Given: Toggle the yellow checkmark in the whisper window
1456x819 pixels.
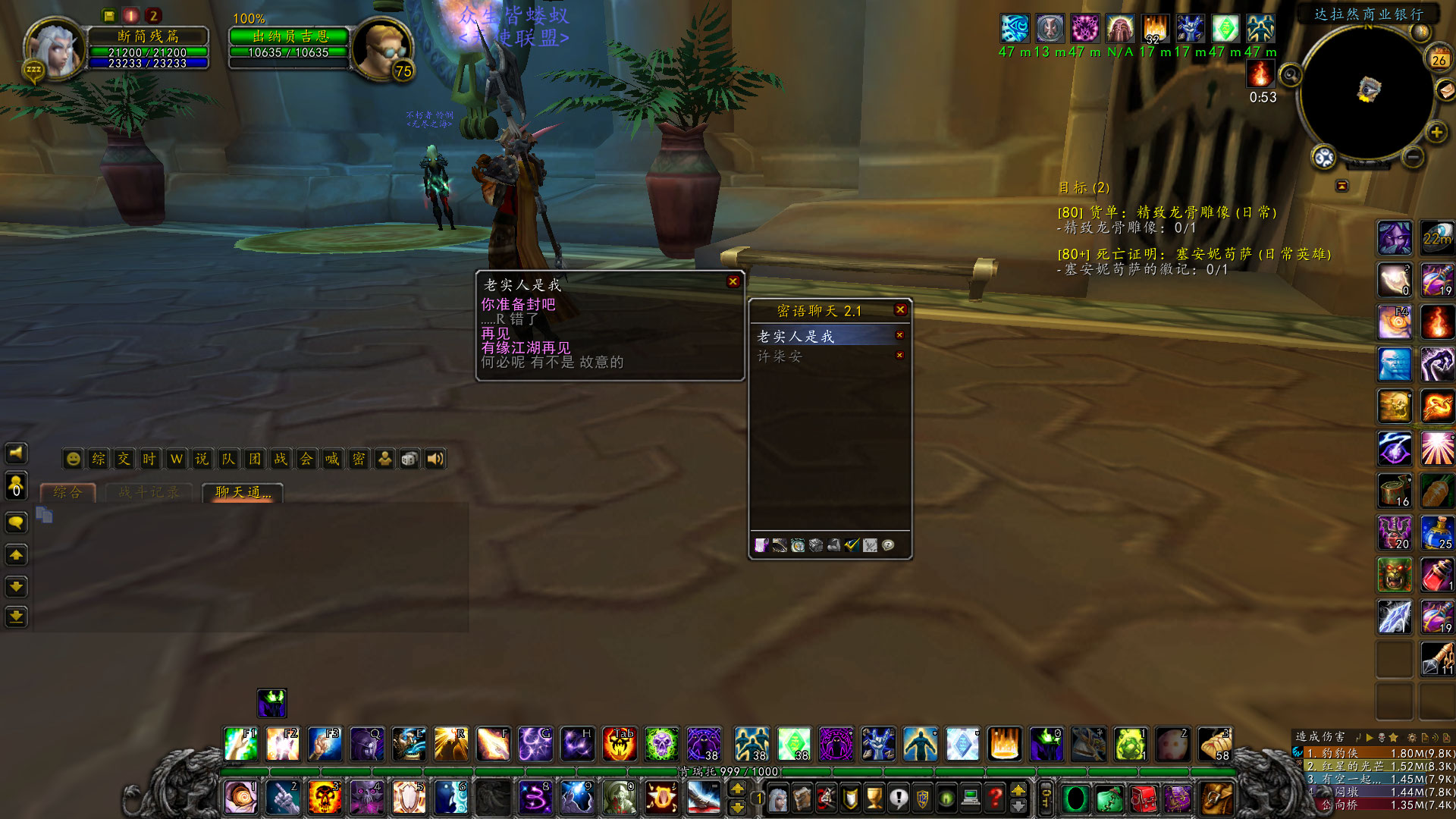Looking at the screenshot, I should tap(852, 545).
